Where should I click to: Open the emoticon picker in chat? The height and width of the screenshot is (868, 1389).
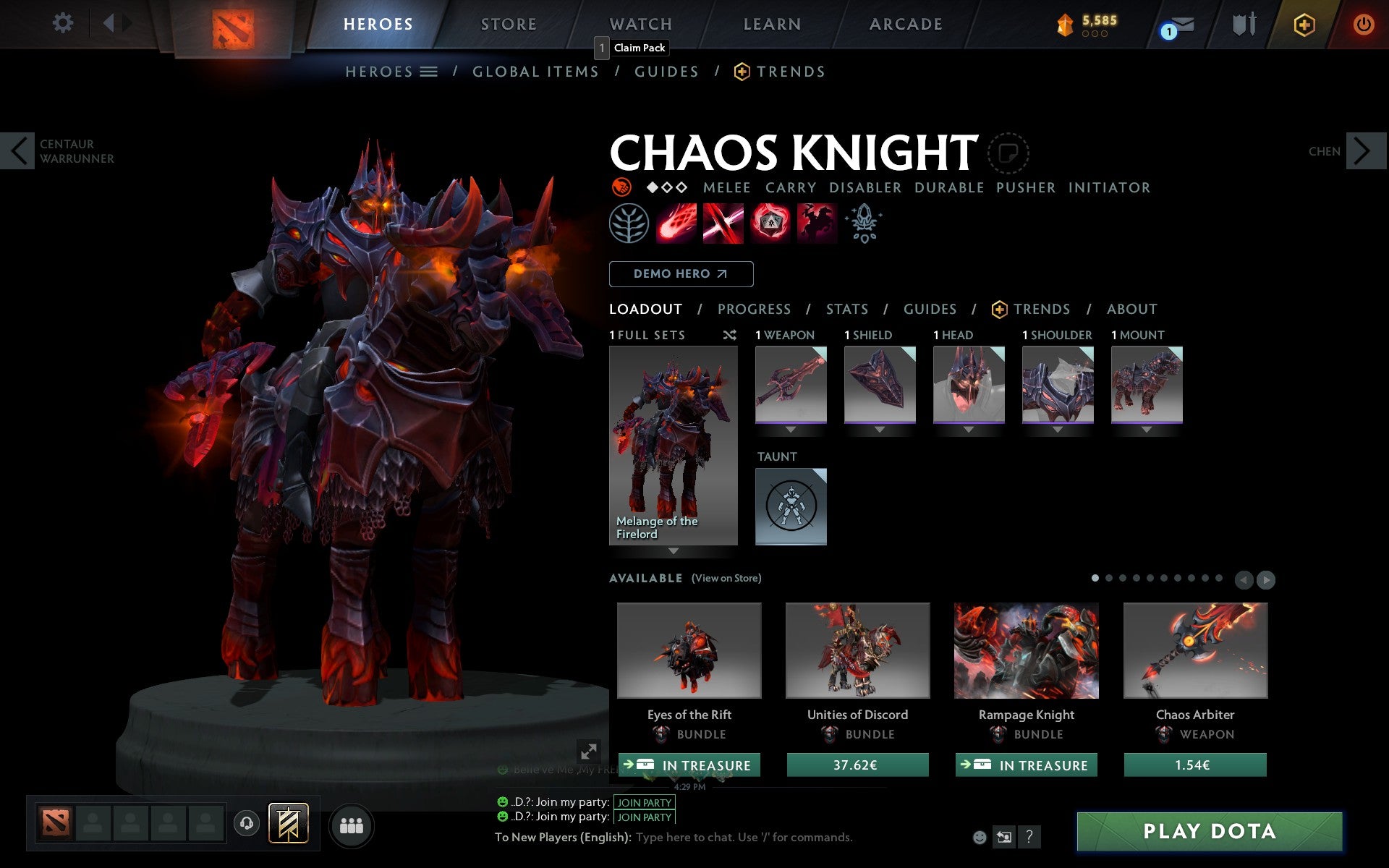pyautogui.click(x=981, y=838)
